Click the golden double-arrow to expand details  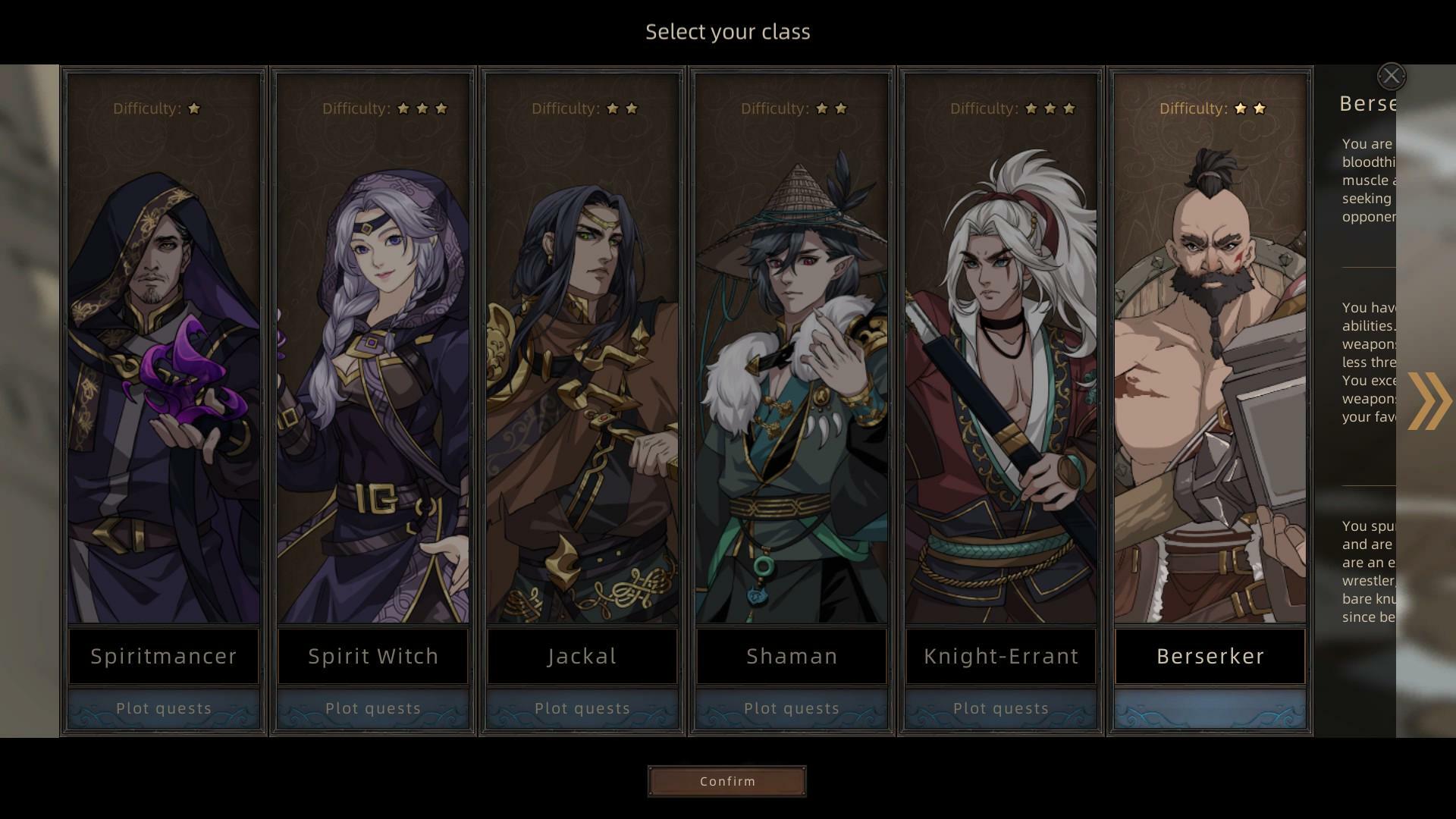tap(1428, 401)
